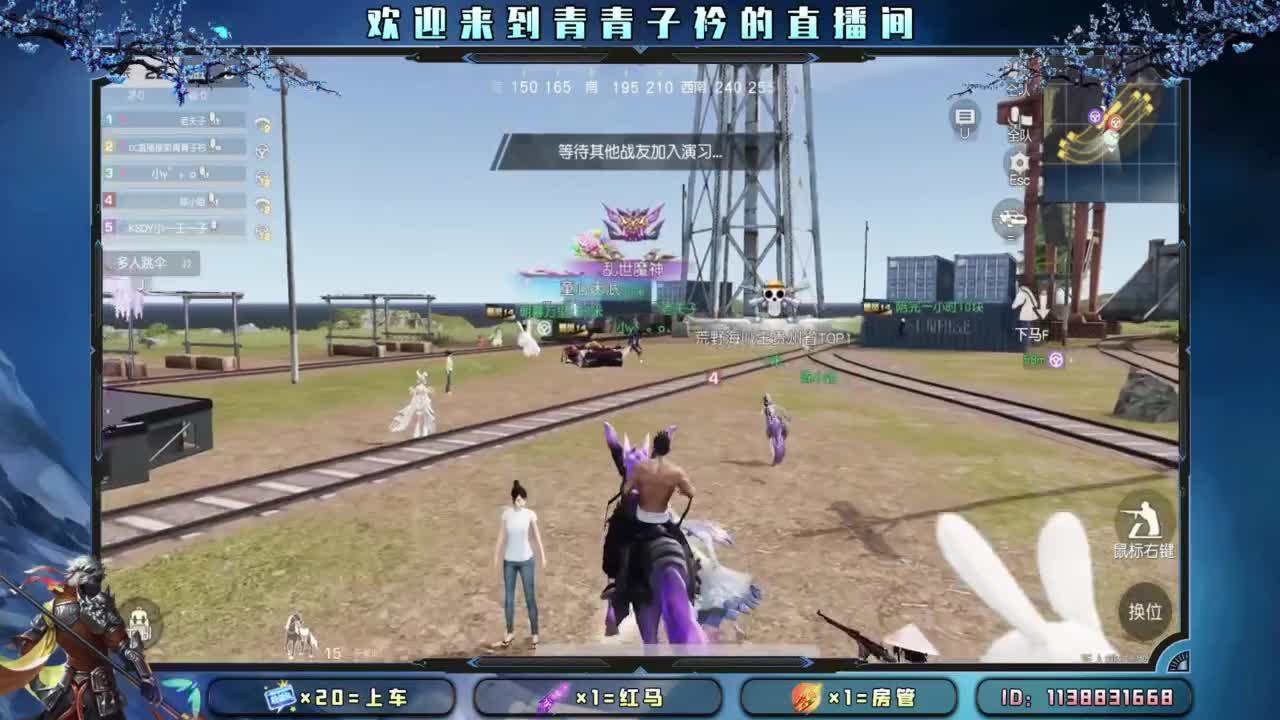
Task: Open settings via the Esc gear icon
Action: [x=1018, y=161]
